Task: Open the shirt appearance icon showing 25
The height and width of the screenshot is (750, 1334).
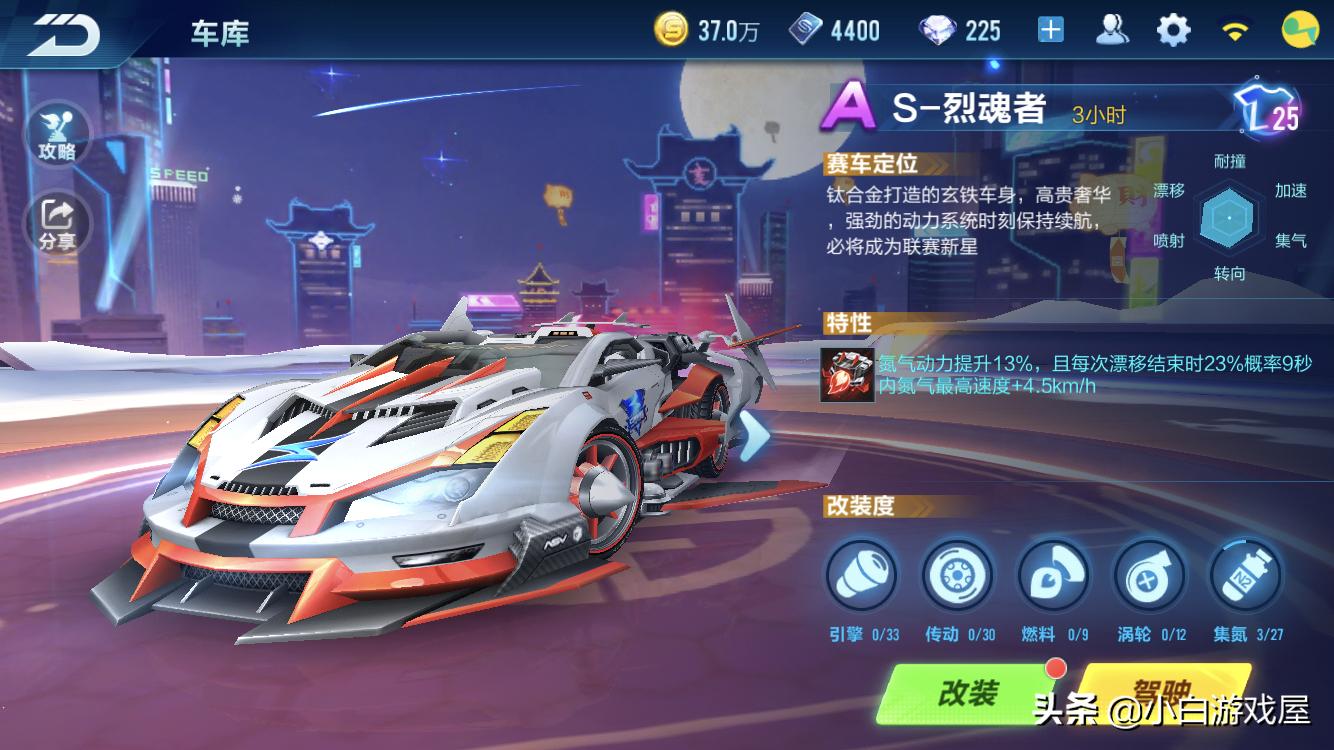Action: click(x=1267, y=107)
